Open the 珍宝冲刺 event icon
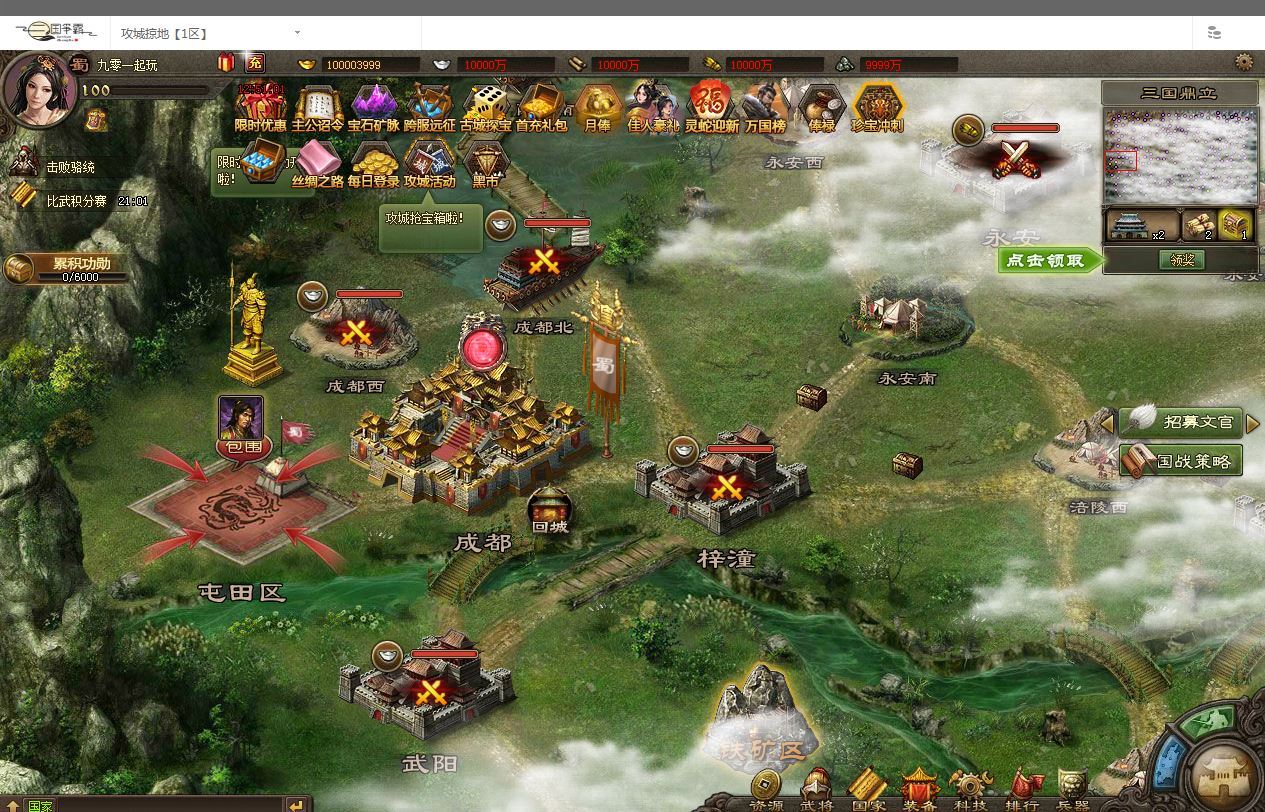Image resolution: width=1265 pixels, height=812 pixels. [x=878, y=107]
